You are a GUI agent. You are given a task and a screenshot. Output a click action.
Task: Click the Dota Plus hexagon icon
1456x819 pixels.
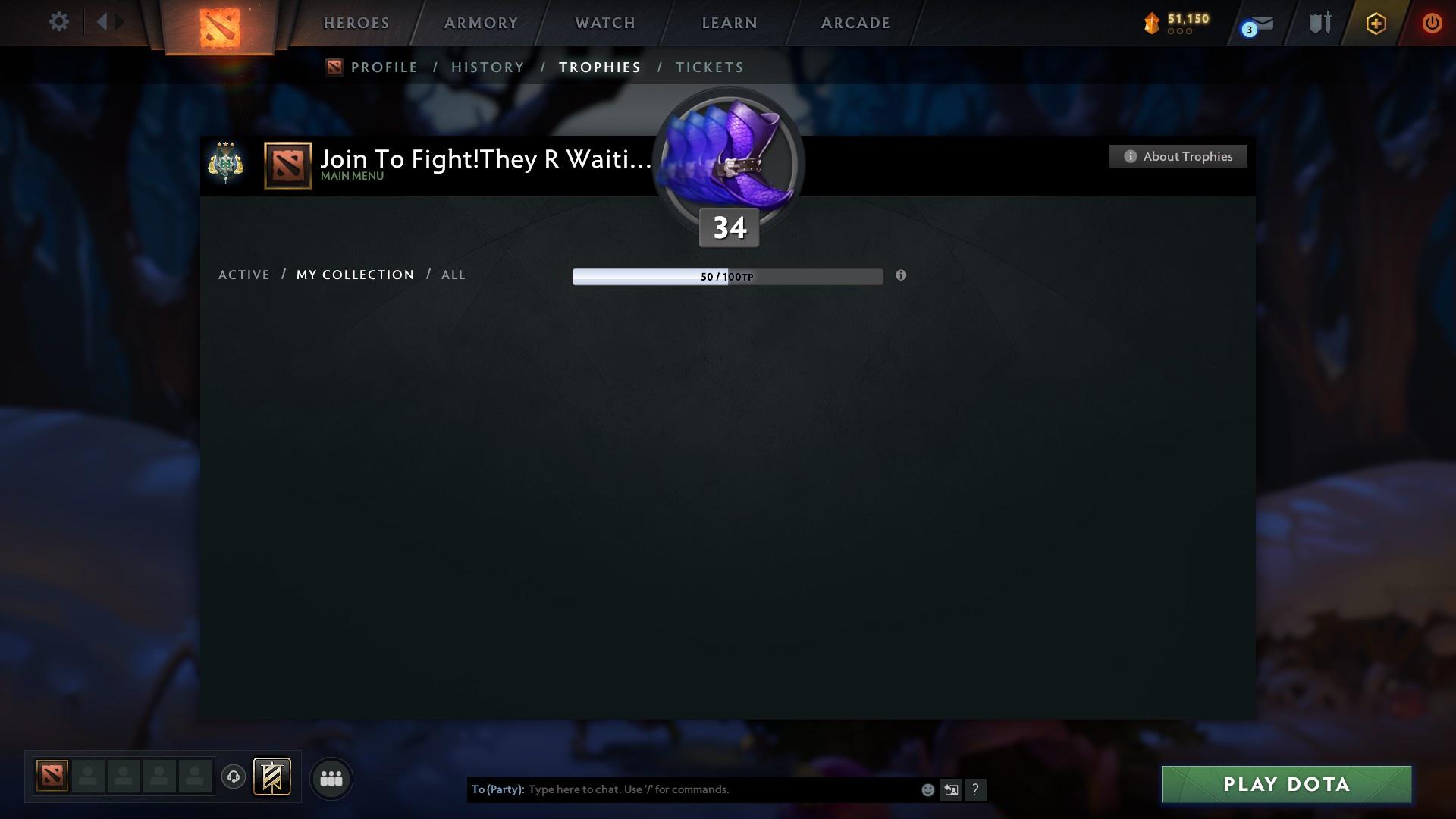tap(1375, 23)
